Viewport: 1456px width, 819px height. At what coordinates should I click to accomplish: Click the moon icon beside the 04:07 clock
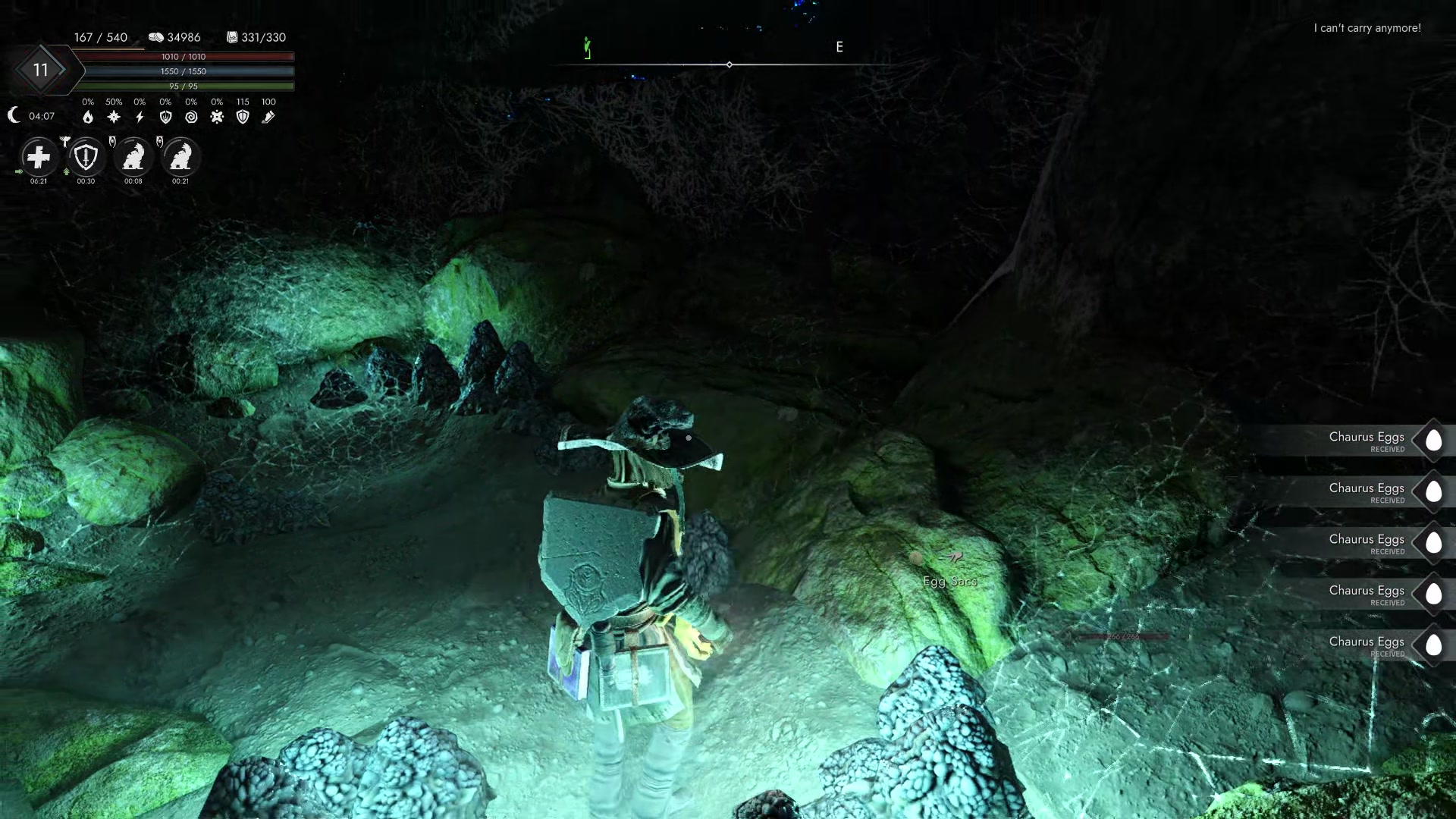coord(13,116)
